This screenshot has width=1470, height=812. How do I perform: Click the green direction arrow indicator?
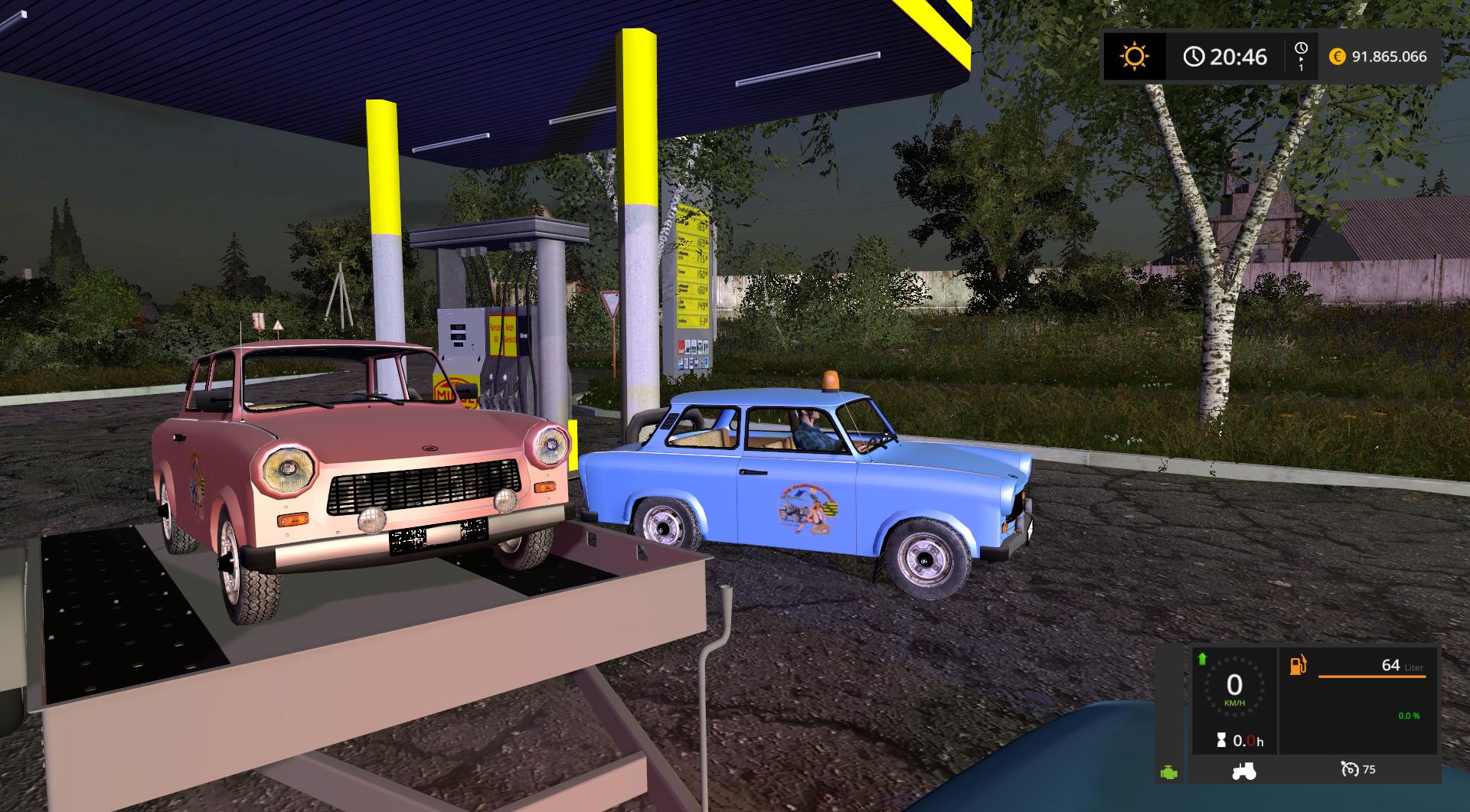[x=1202, y=659]
